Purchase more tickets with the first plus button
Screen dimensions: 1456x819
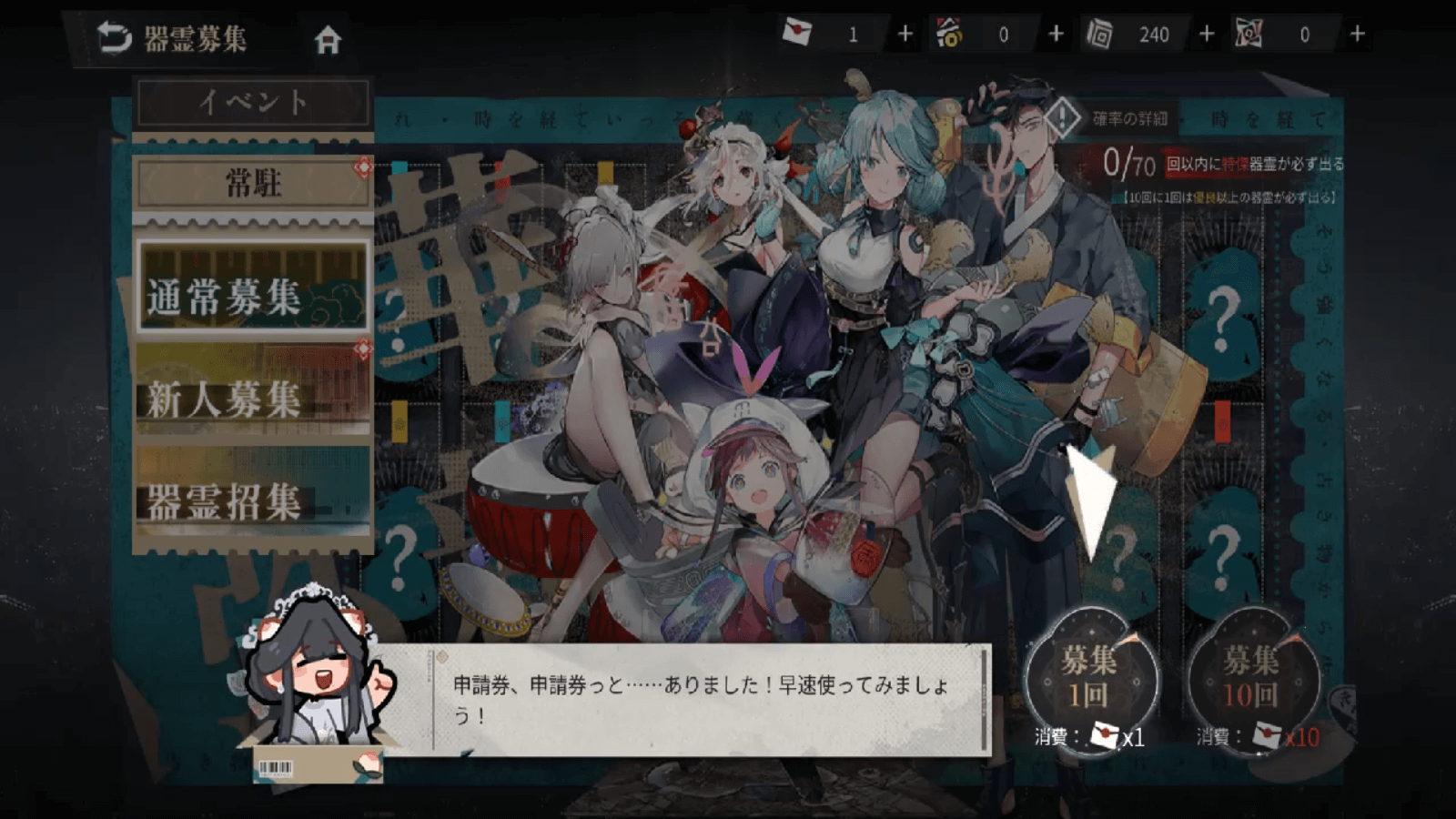(x=904, y=33)
